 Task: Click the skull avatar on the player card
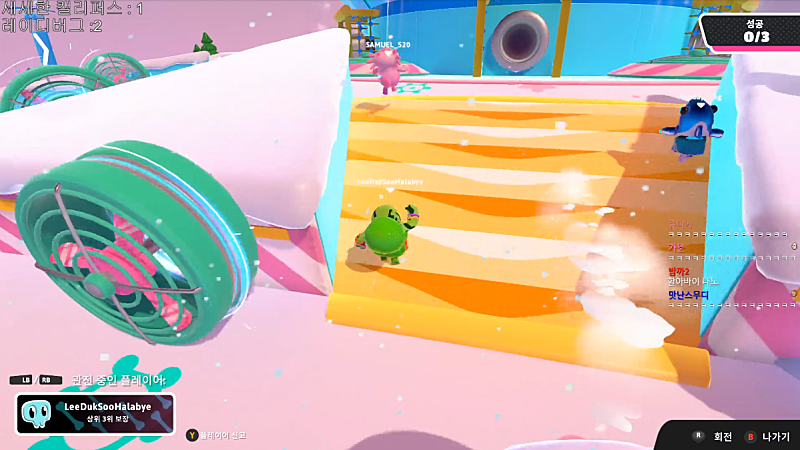[37, 414]
